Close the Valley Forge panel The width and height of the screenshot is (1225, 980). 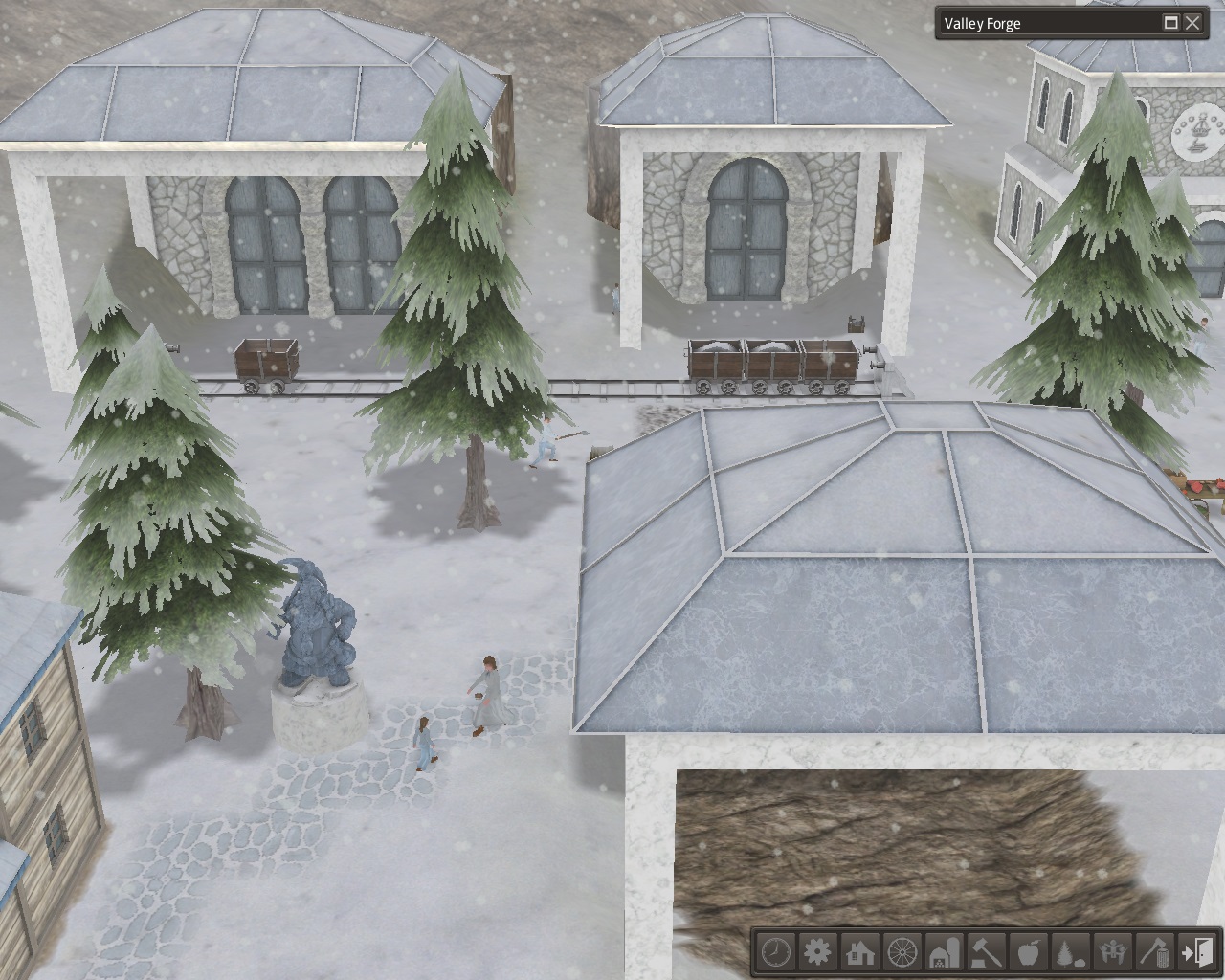(1192, 23)
